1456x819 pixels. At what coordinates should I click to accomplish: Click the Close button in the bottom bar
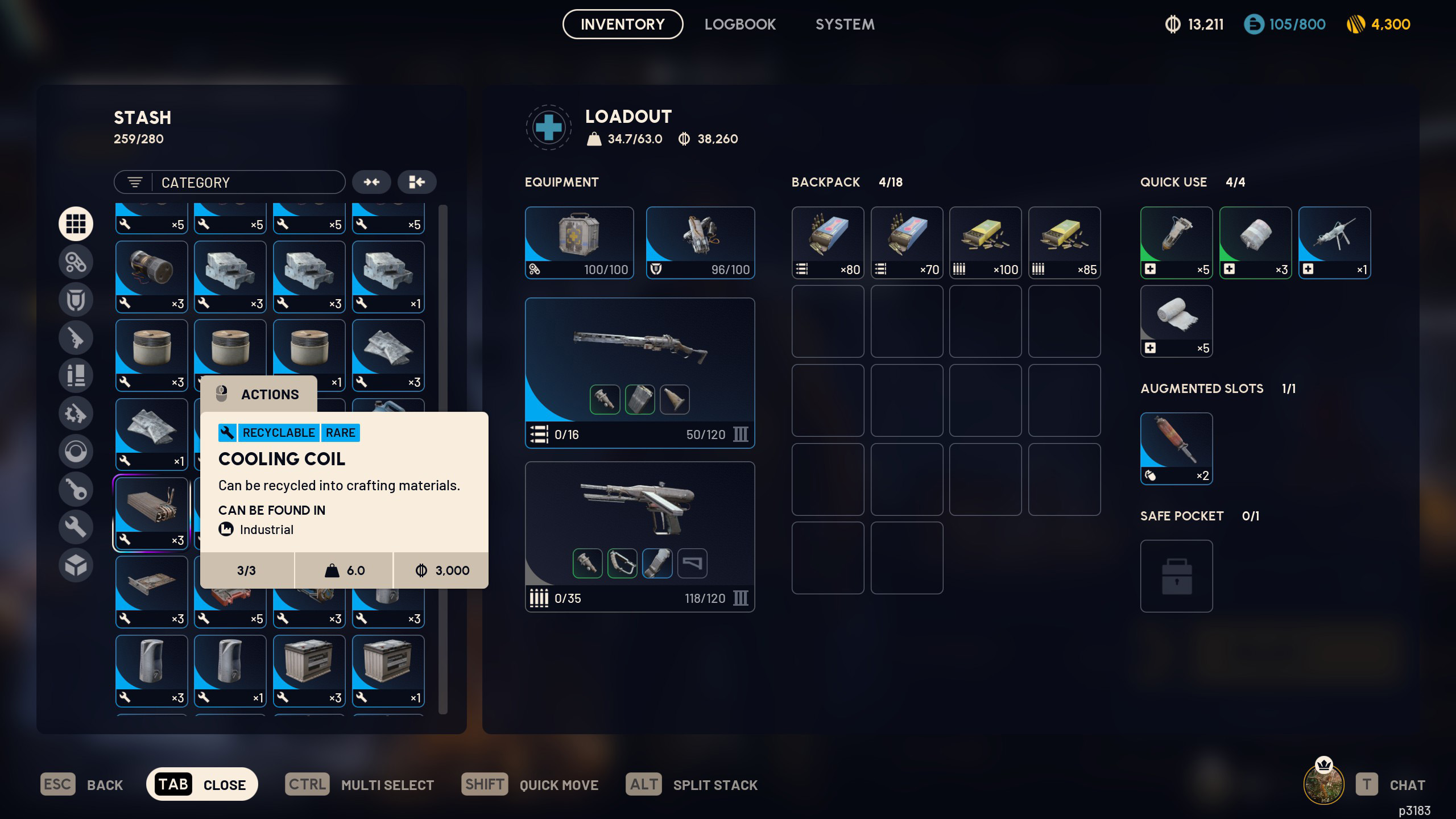(202, 785)
